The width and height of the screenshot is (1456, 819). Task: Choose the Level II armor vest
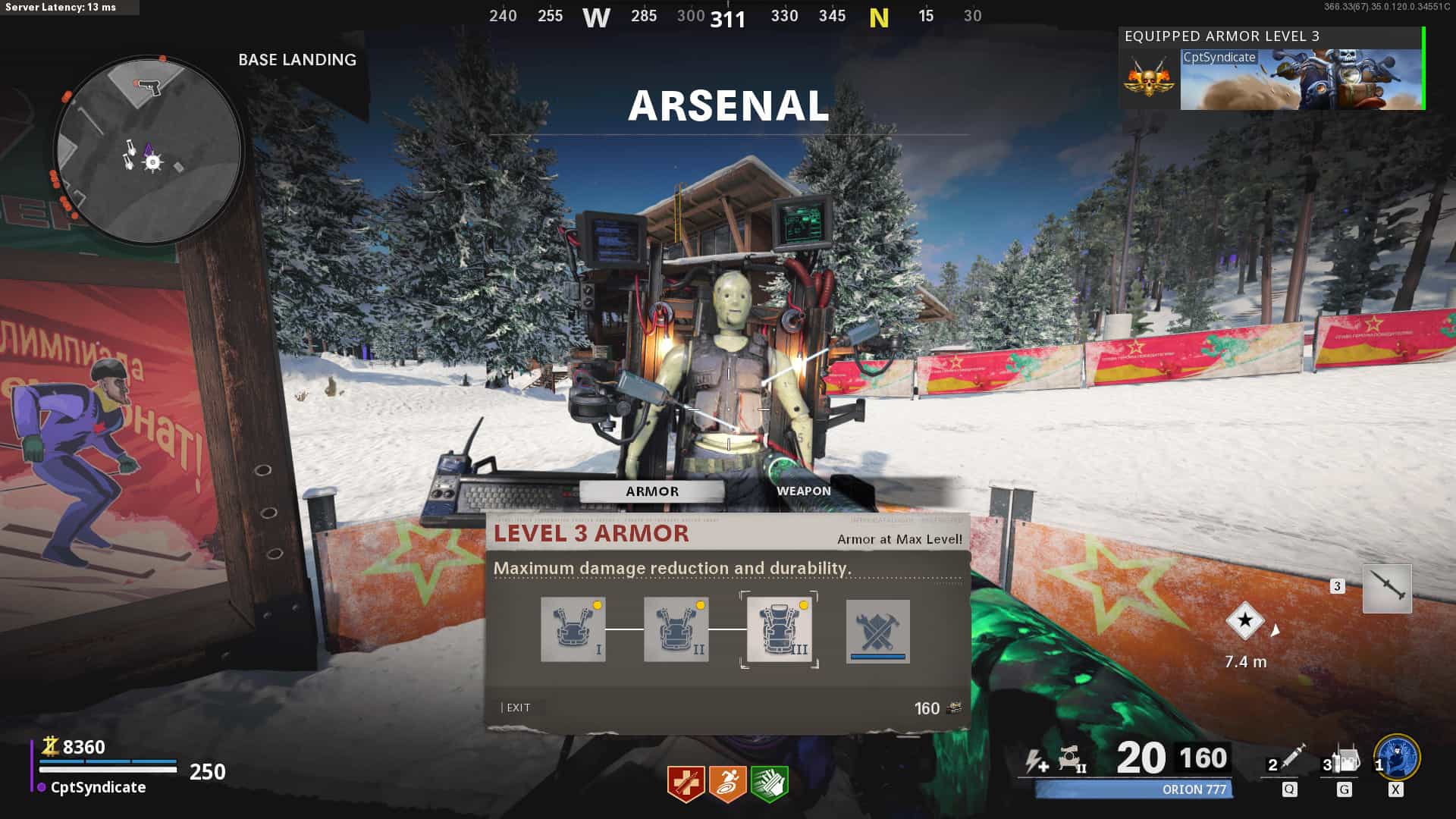[x=676, y=629]
